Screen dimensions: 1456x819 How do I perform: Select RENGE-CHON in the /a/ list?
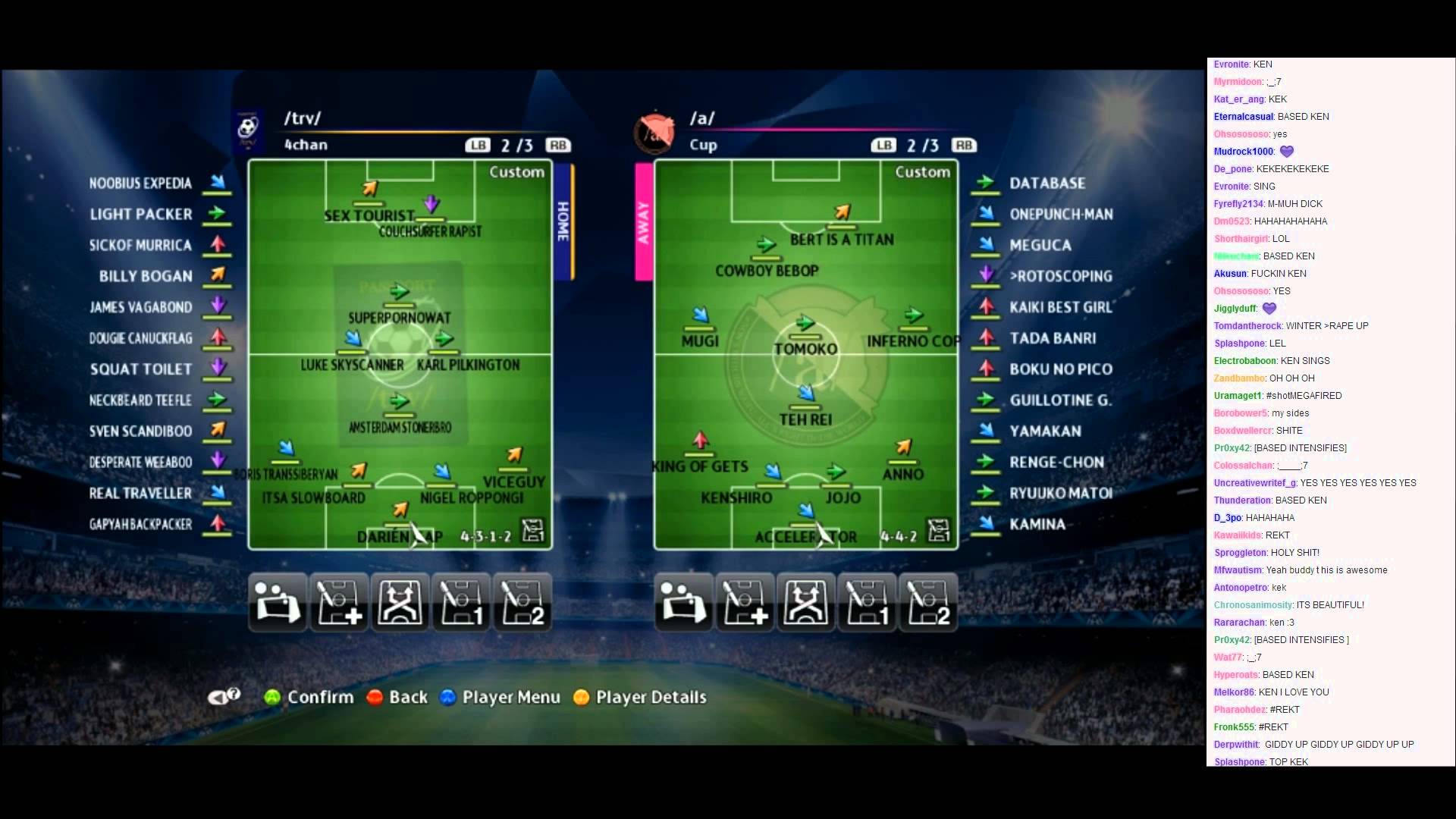1056,462
